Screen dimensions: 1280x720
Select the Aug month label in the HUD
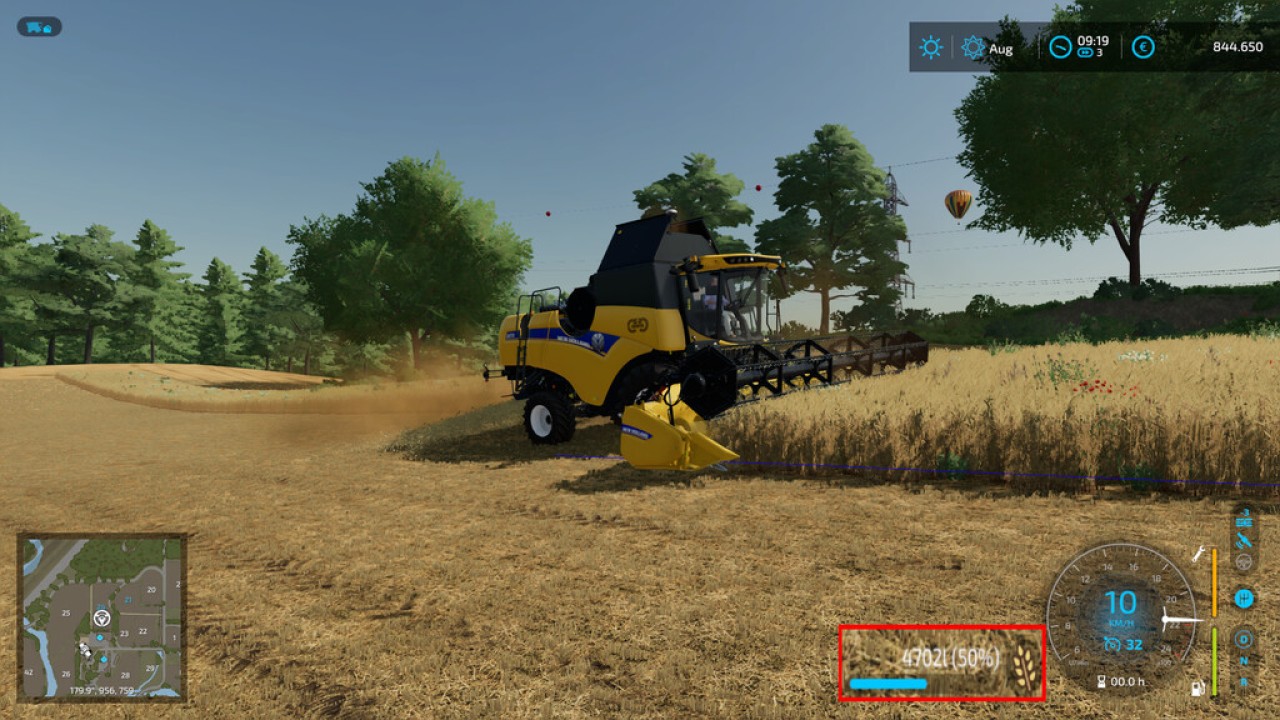click(x=1000, y=48)
